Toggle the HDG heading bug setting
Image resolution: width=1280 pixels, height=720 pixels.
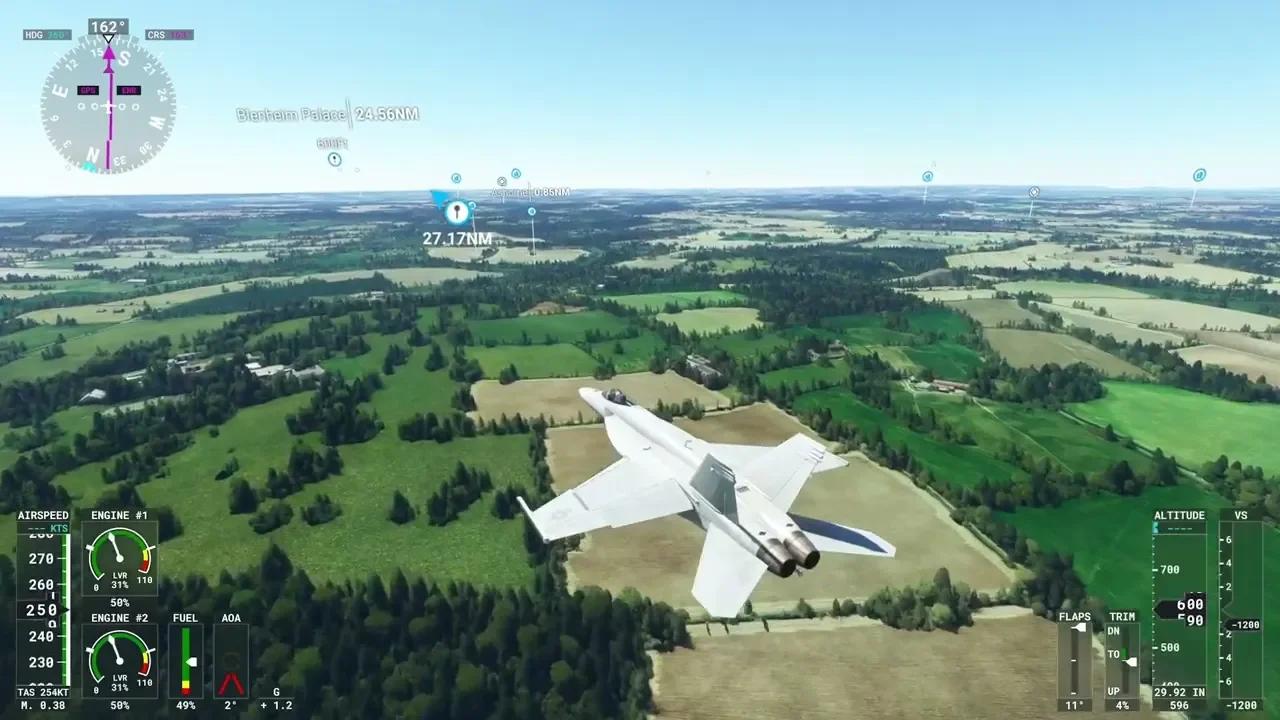click(x=46, y=35)
